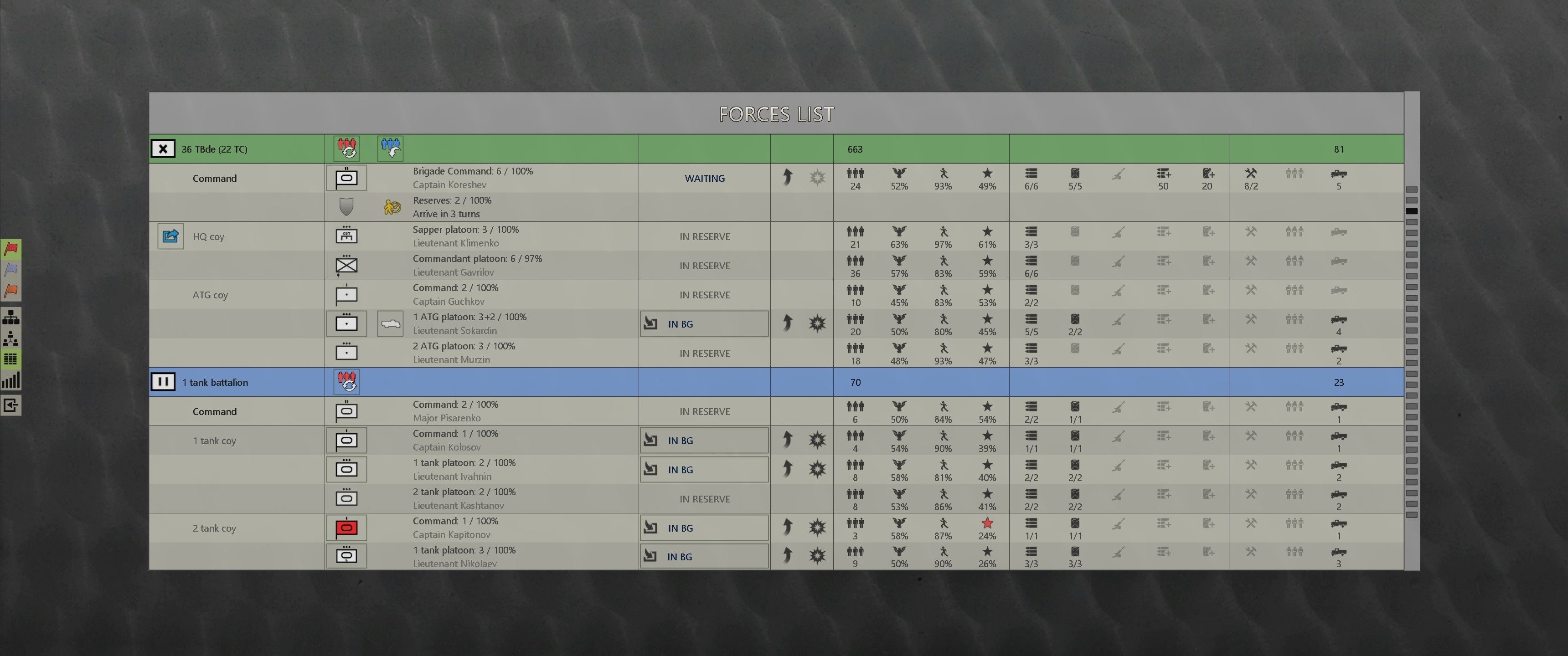Toggle the X checkbox for 36 TBde
Screen dimensions: 1568x656
coord(163,148)
